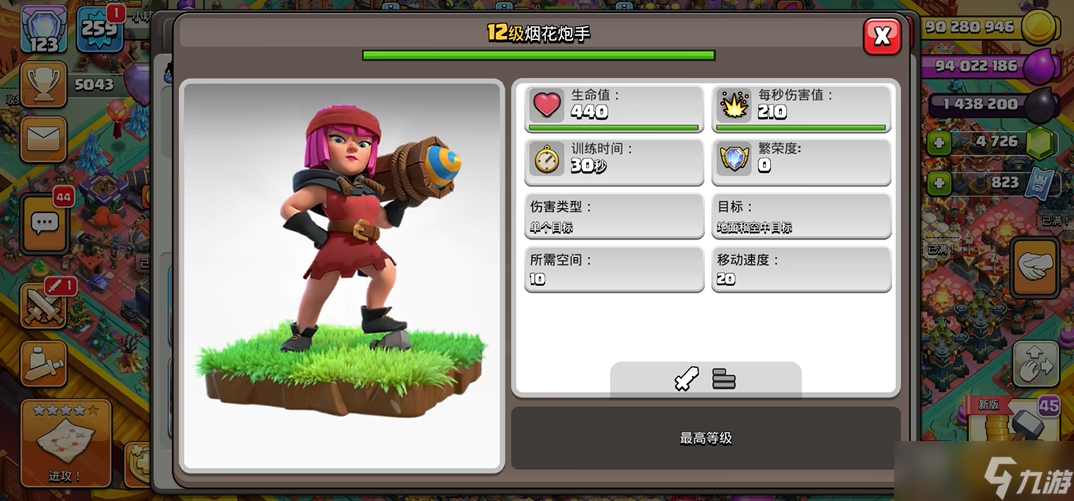Open the army overview button
Viewport: 1074px width, 501px height.
[x=43, y=362]
